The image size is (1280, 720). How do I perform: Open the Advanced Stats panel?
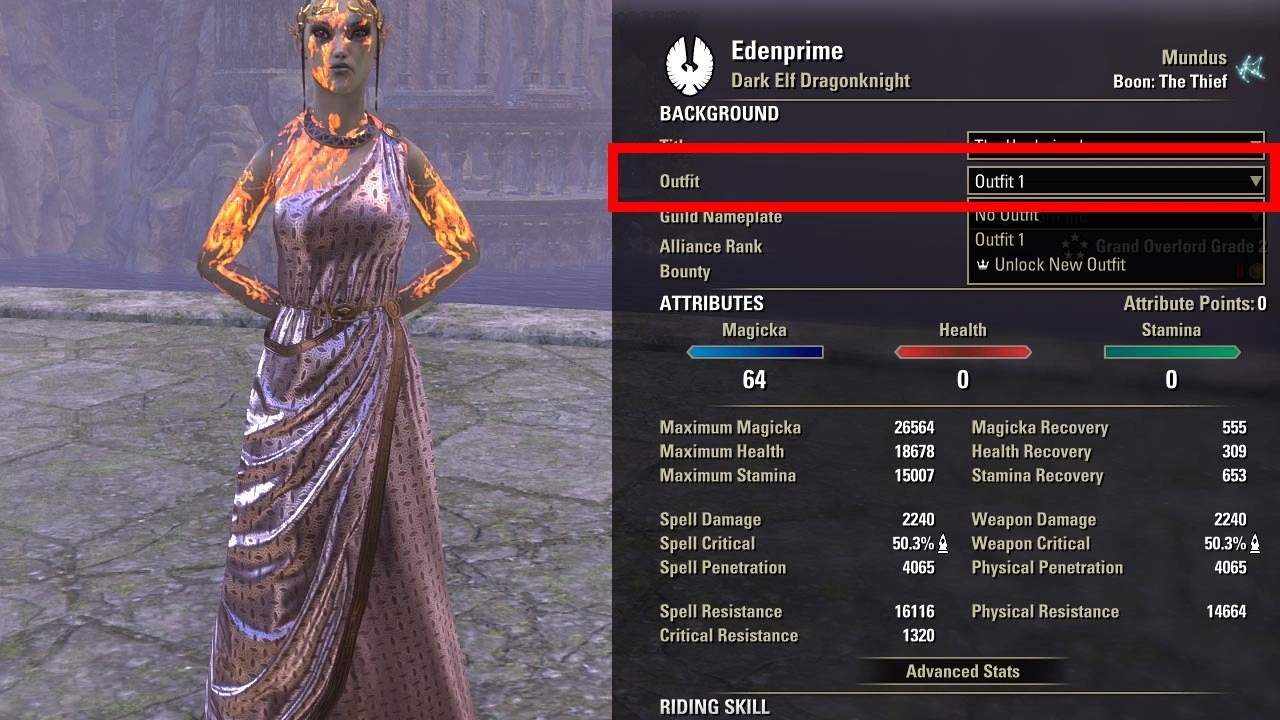click(x=962, y=671)
